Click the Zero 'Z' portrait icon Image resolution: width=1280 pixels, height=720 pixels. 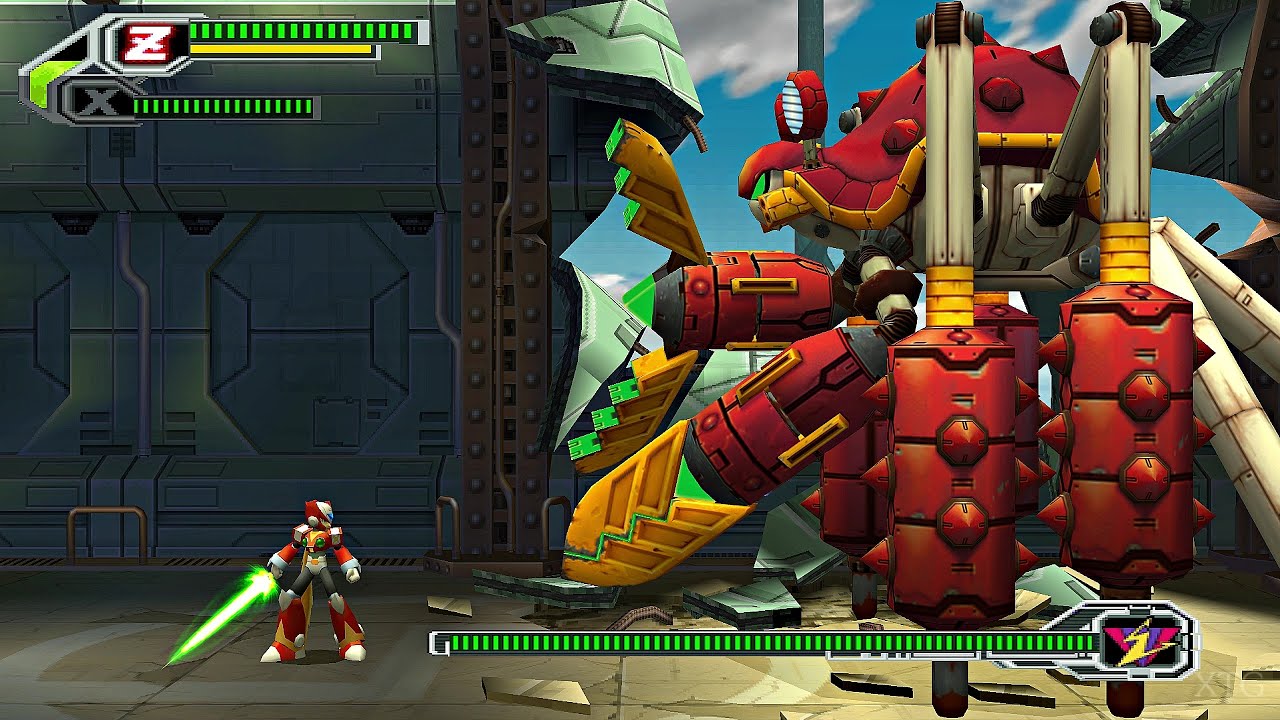click(x=150, y=41)
